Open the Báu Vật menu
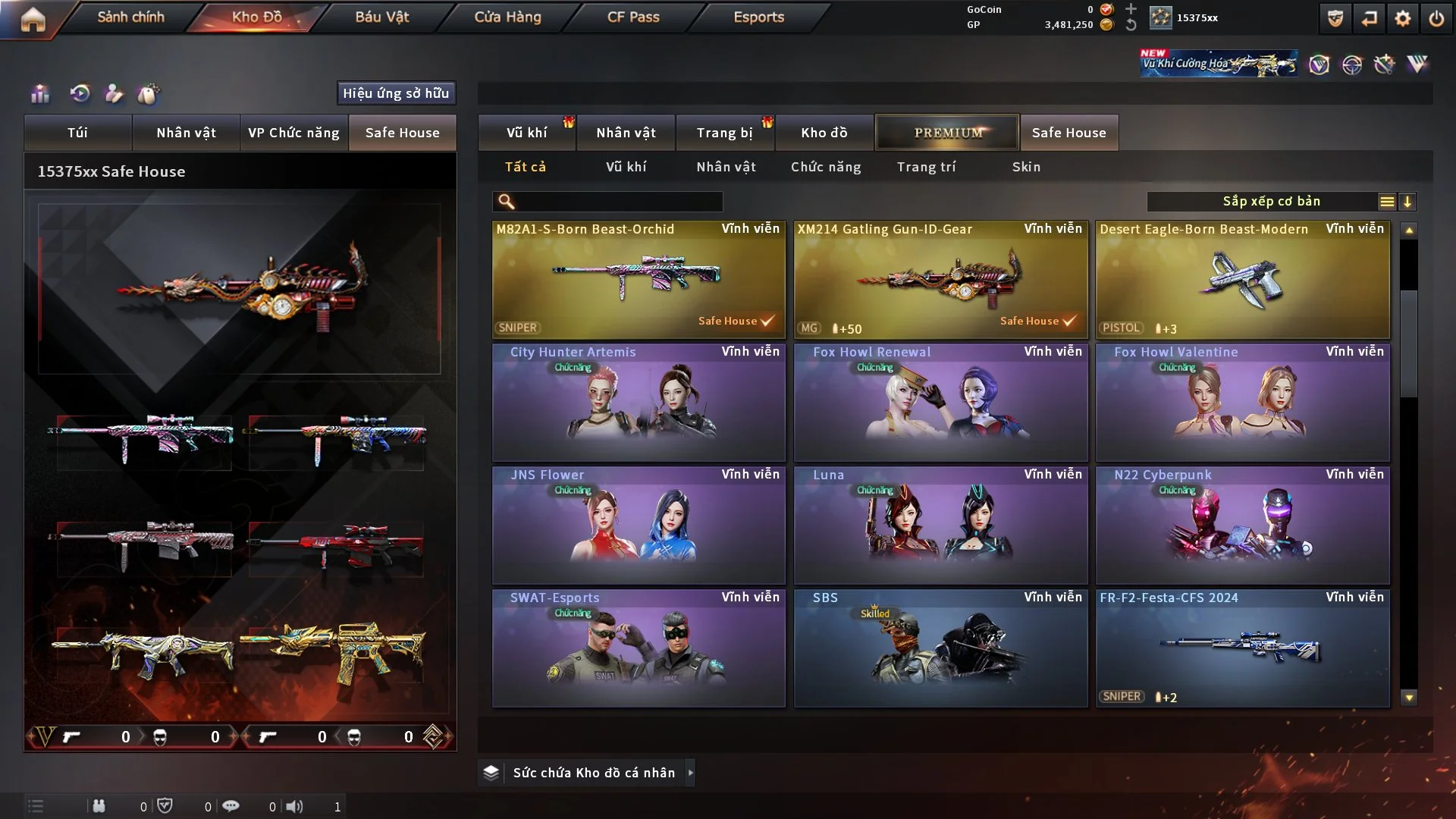Screen dimensions: 1456x819 click(381, 17)
